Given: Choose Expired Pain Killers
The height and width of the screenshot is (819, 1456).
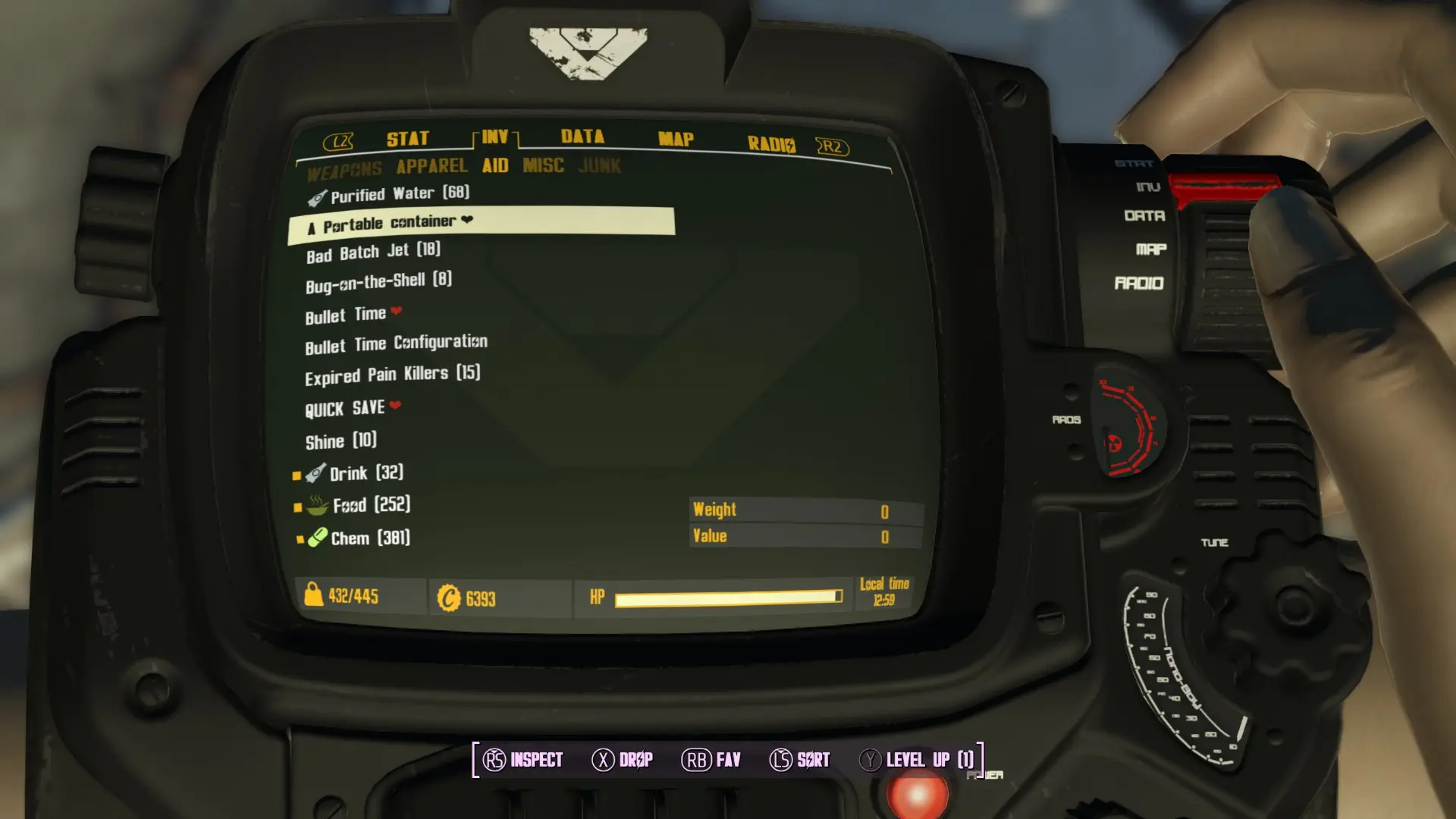Looking at the screenshot, I should tap(392, 375).
